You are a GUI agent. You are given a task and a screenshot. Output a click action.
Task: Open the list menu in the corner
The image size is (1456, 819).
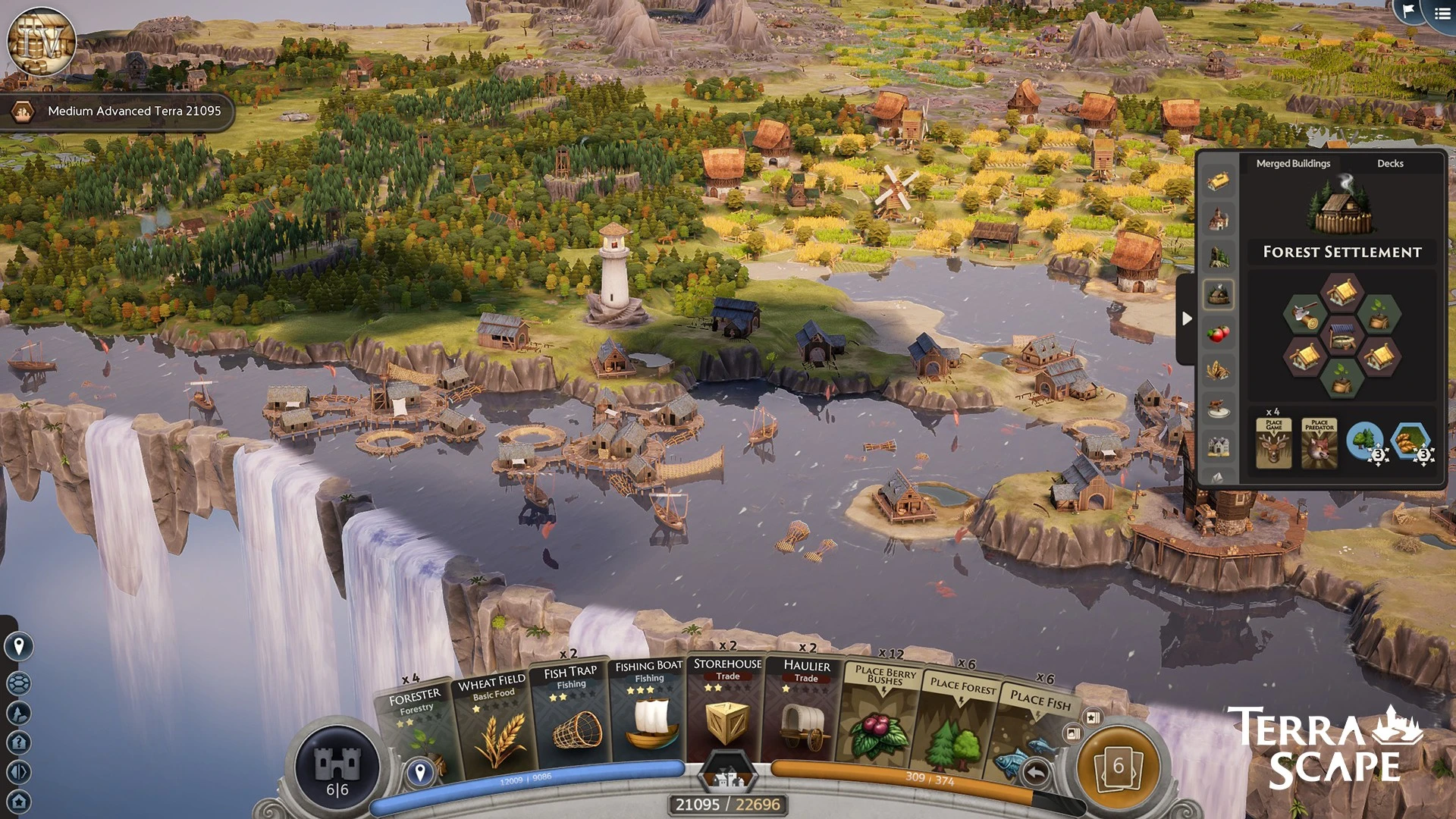coord(1442,13)
